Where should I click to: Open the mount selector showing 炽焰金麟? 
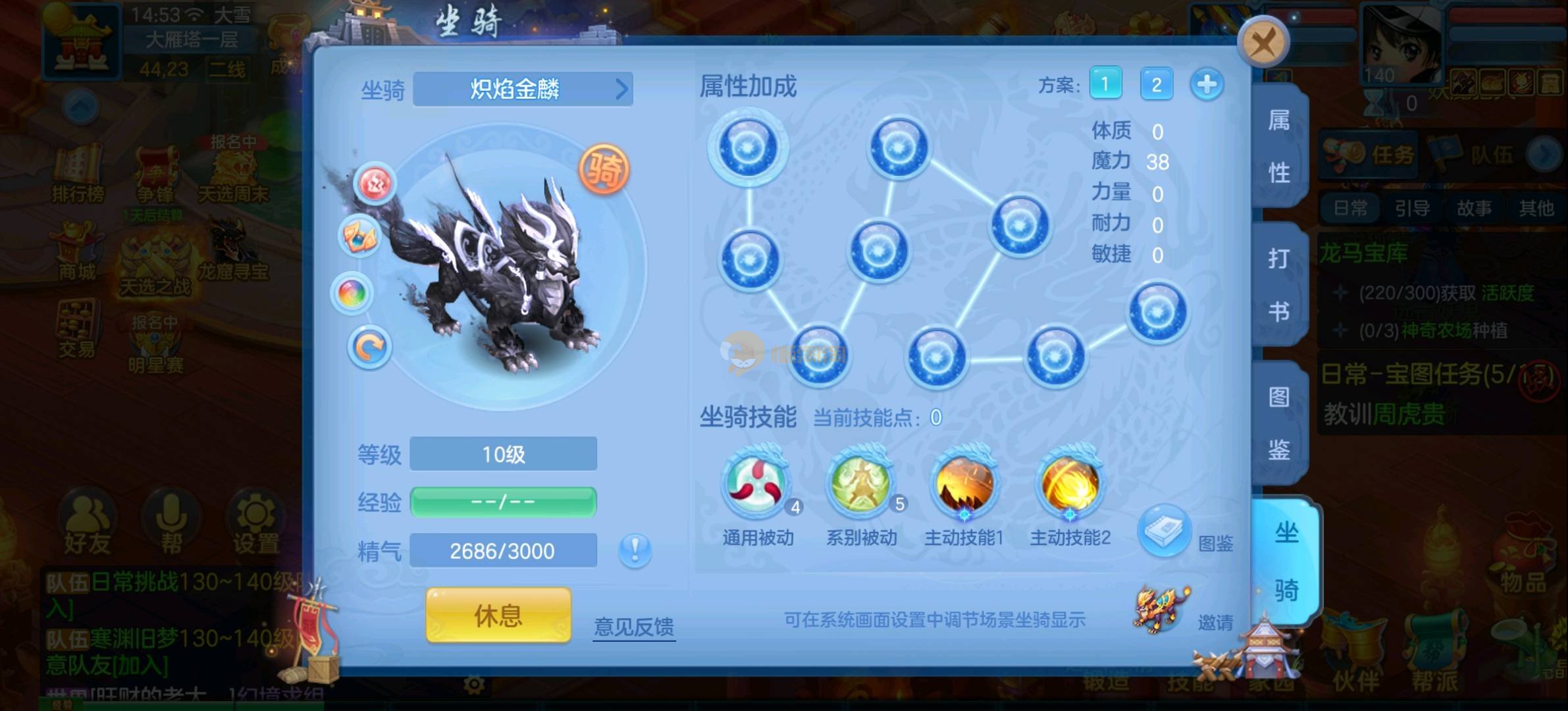(x=523, y=89)
